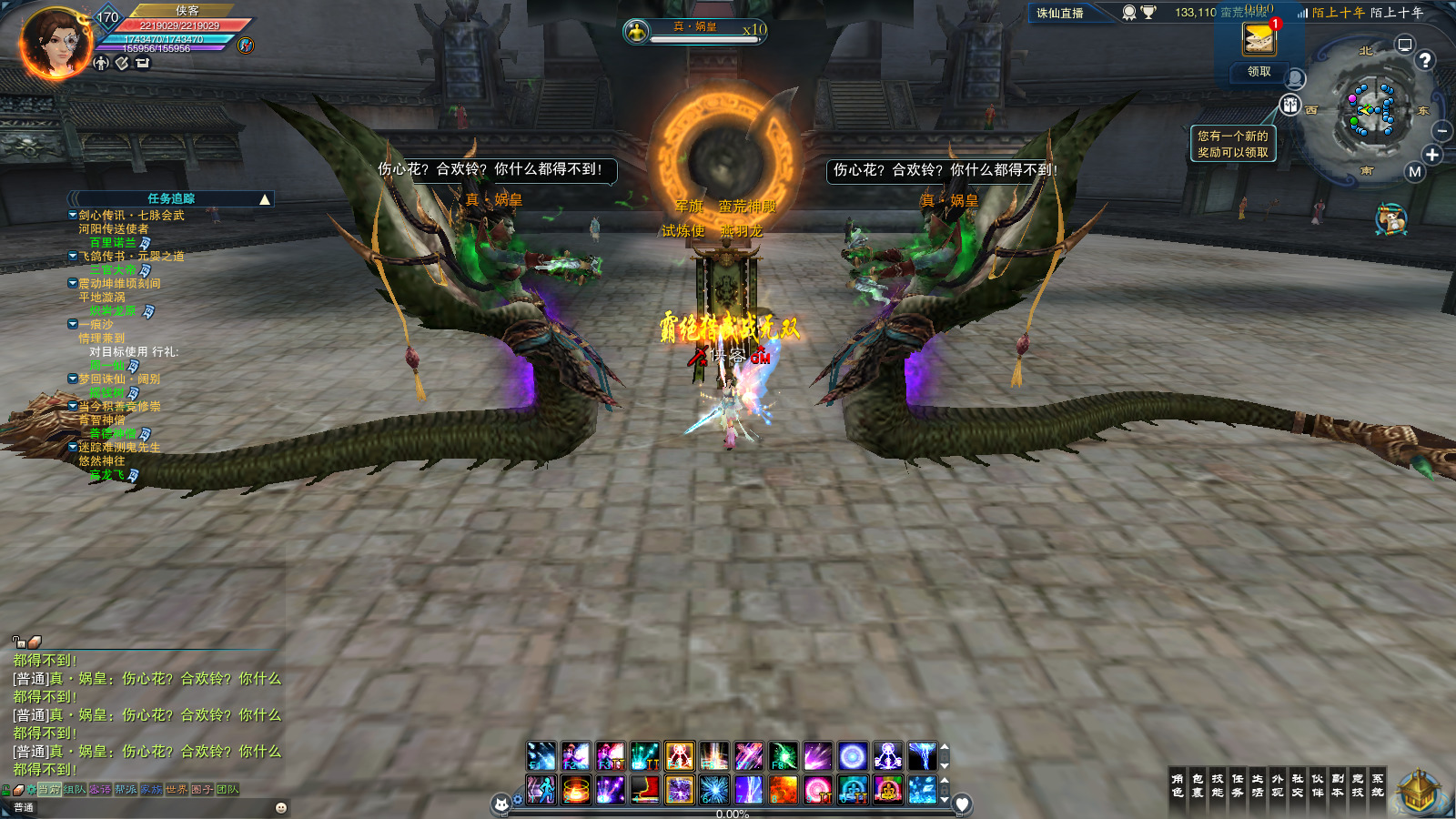Screen dimensions: 1456x819
Task: Open the 技能 skills menu
Action: (1218, 785)
